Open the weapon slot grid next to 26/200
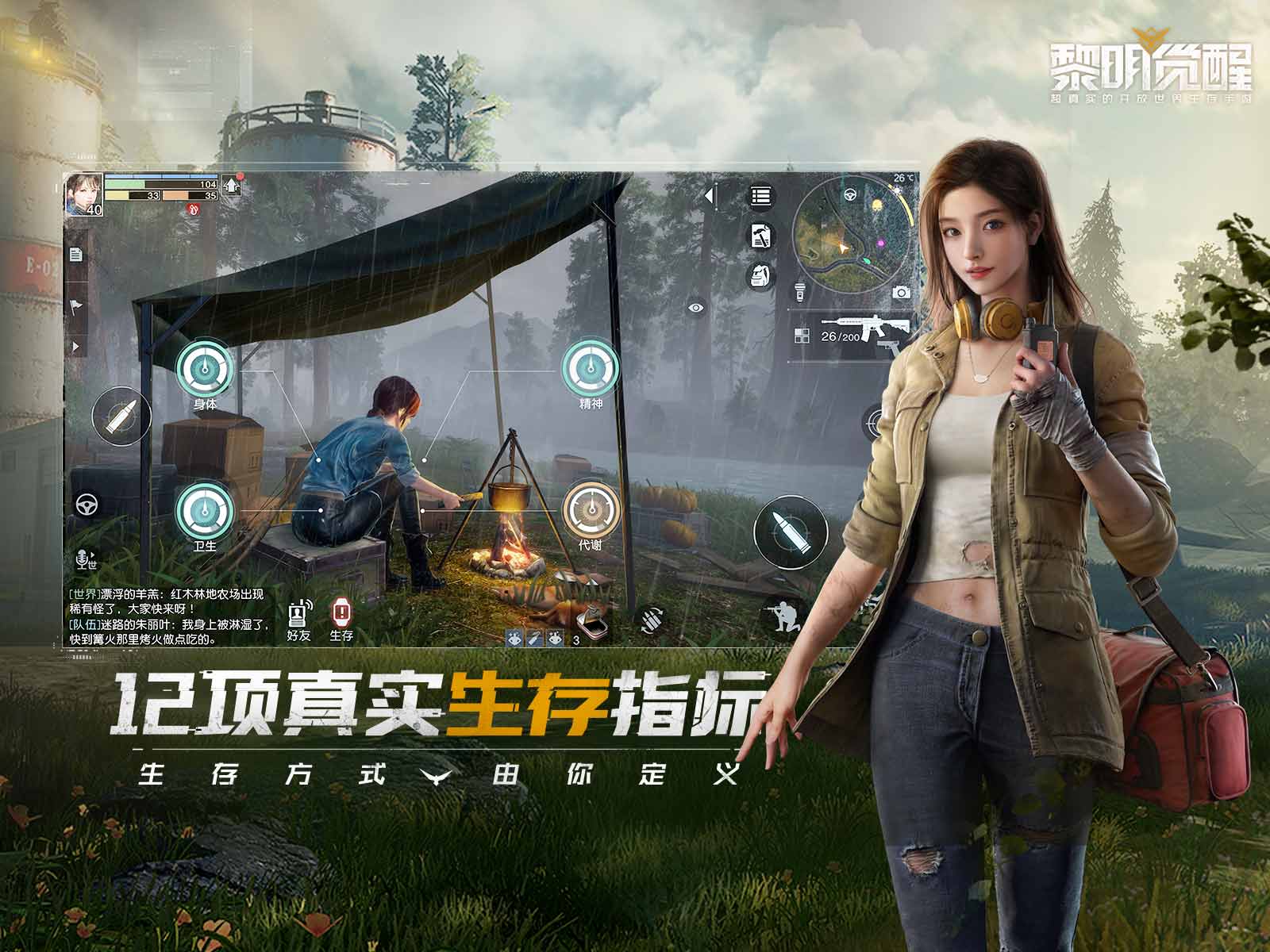This screenshot has width=1270, height=952. coord(802,336)
